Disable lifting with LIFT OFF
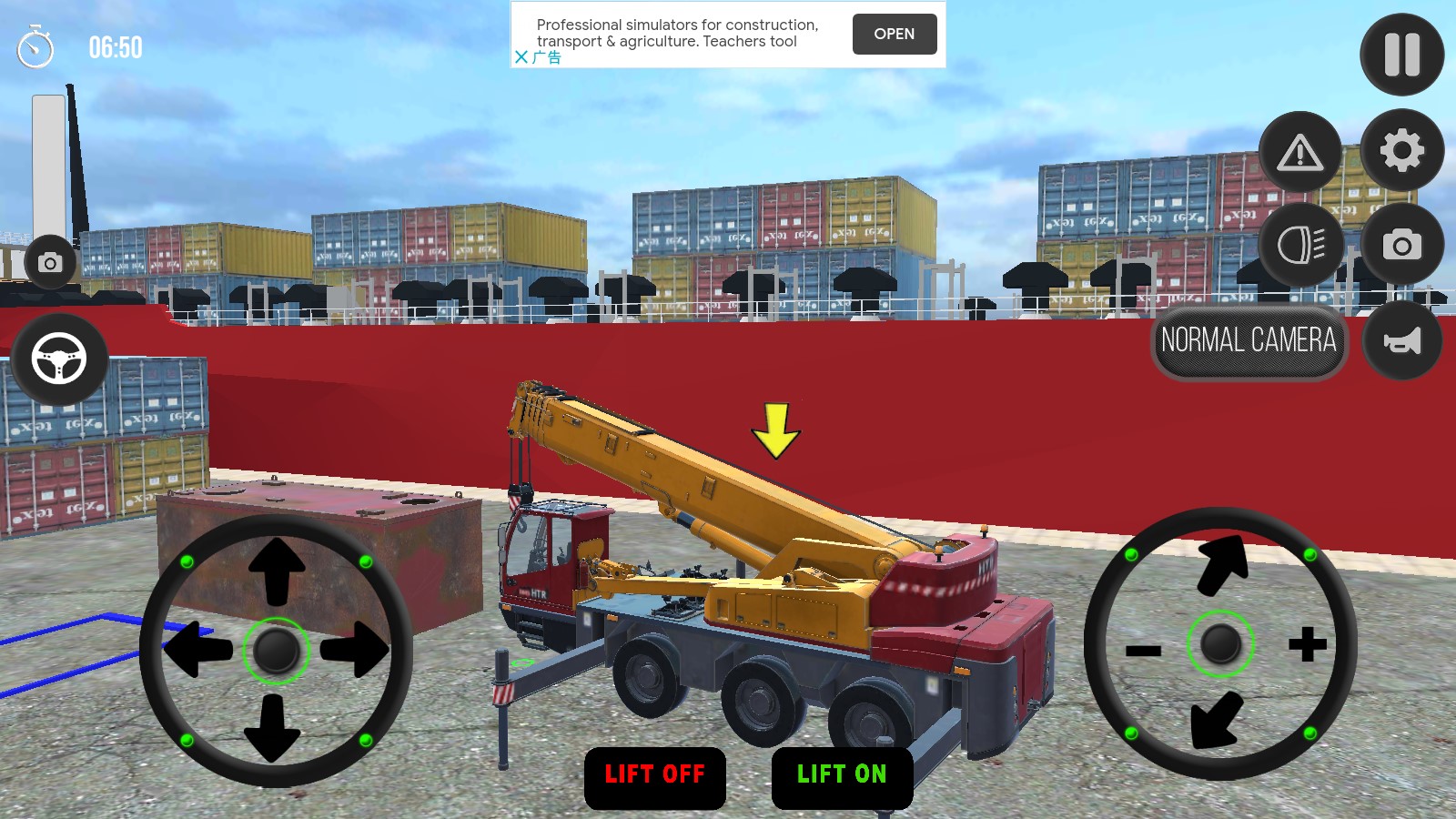 (654, 775)
